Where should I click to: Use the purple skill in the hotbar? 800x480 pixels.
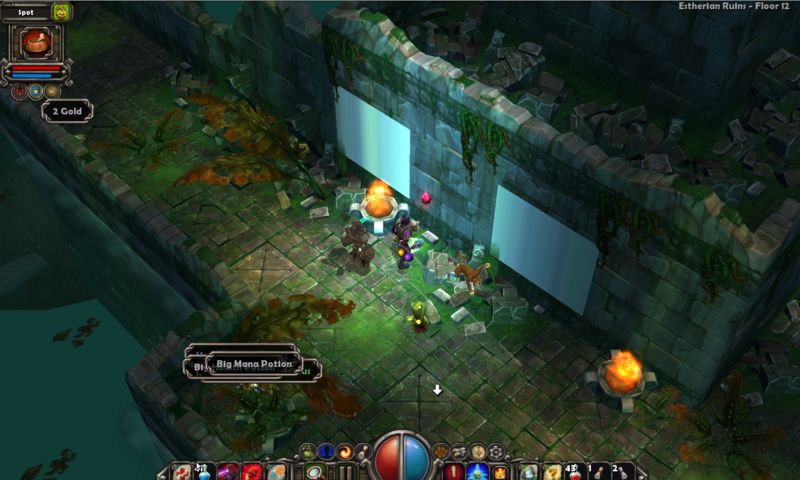click(x=228, y=471)
